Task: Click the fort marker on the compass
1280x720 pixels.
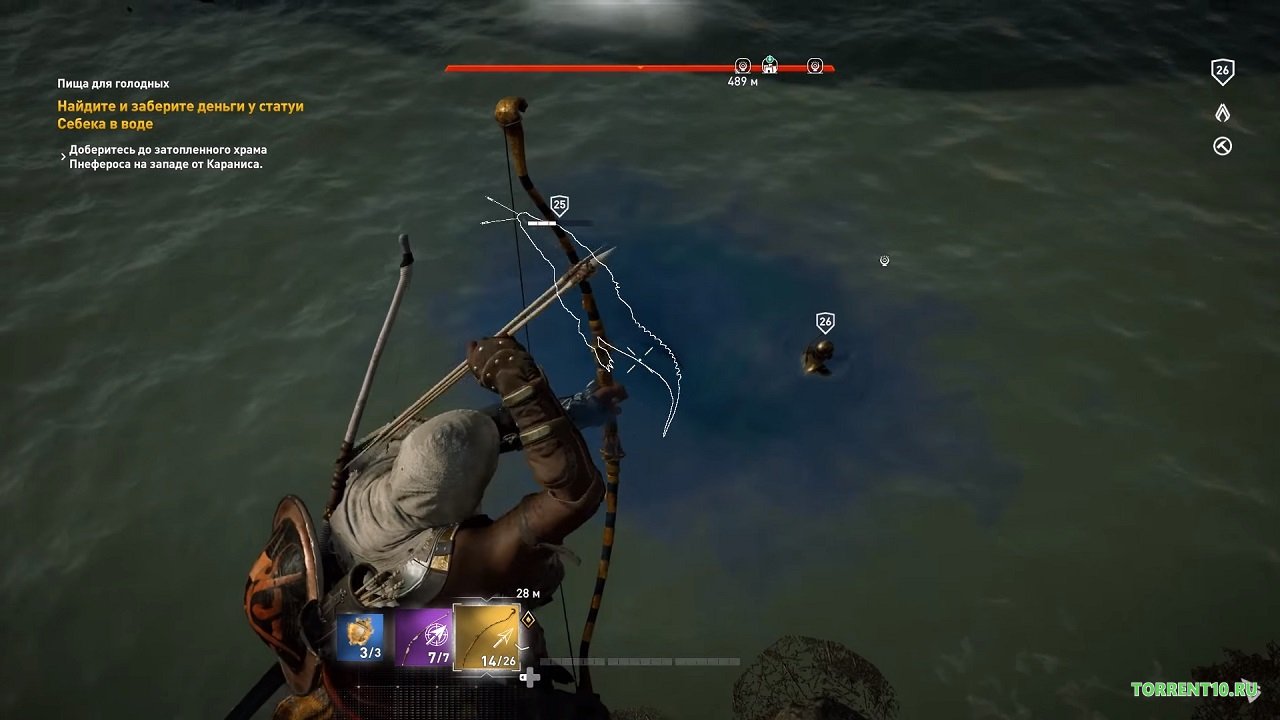Action: tap(769, 65)
